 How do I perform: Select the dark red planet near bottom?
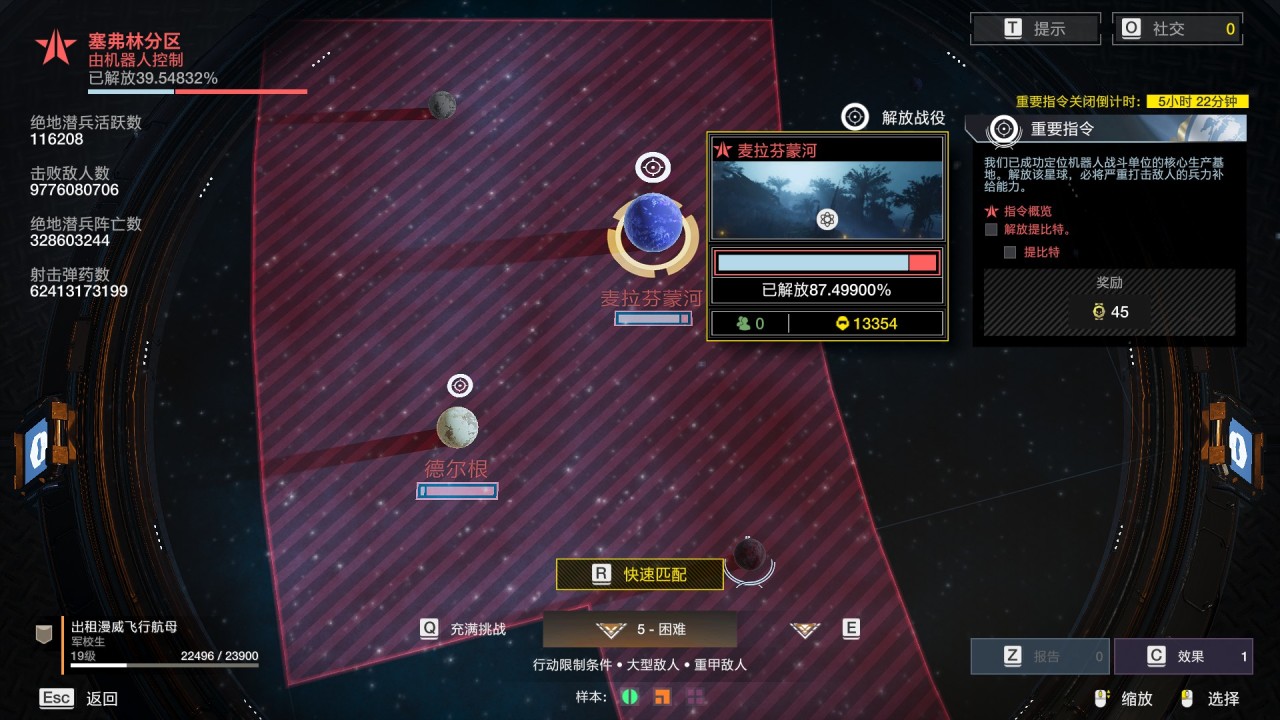coord(749,553)
